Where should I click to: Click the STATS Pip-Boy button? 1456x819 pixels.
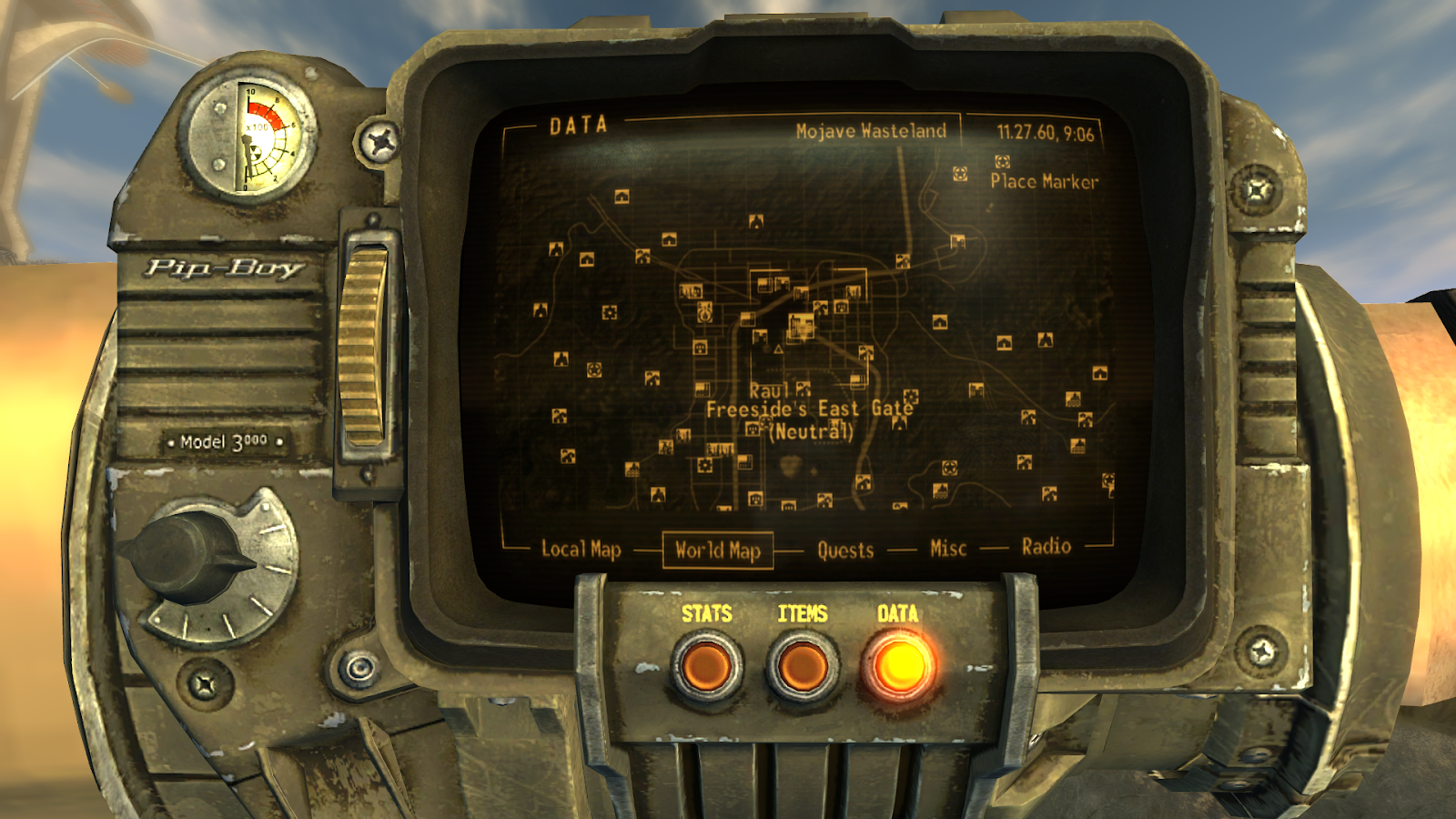[x=707, y=665]
